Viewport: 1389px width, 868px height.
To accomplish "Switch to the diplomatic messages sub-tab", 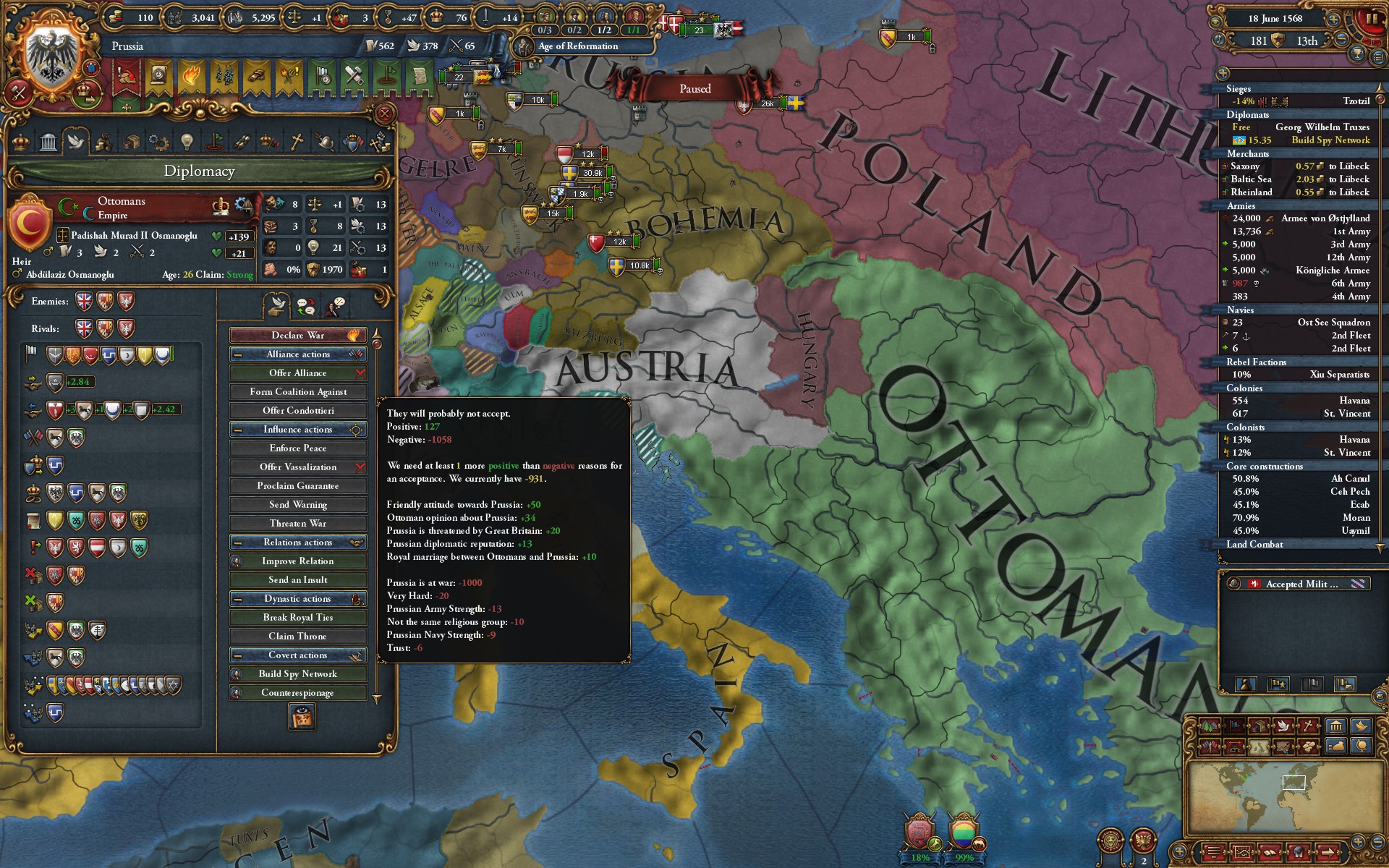I will [306, 306].
